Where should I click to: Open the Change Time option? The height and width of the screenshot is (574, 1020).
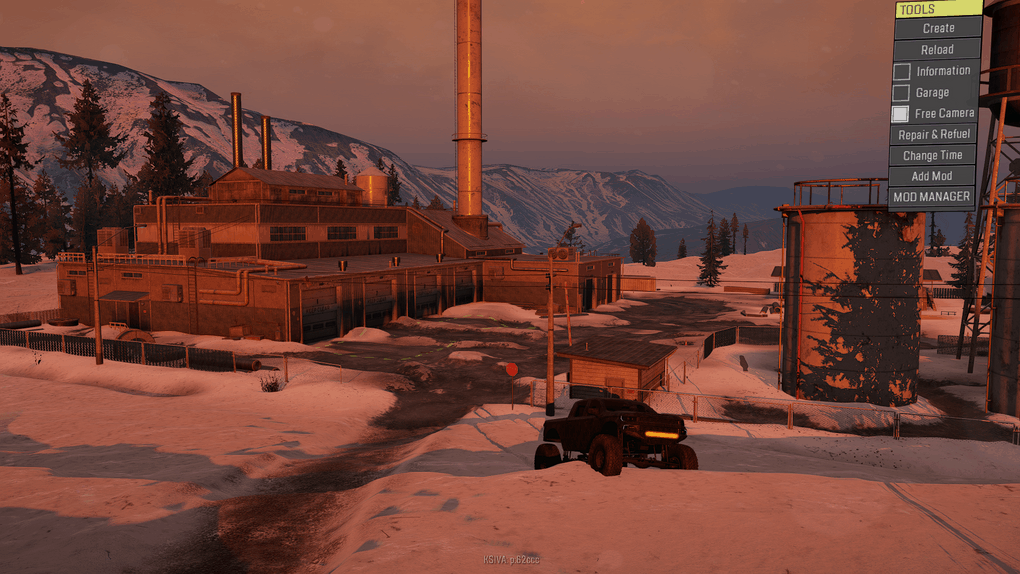click(933, 155)
